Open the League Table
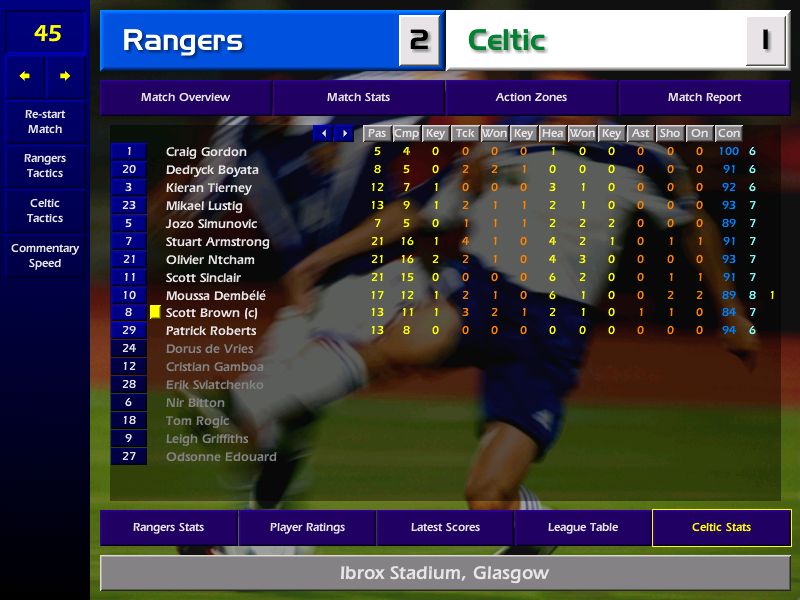Screen dimensions: 800x600 click(583, 527)
